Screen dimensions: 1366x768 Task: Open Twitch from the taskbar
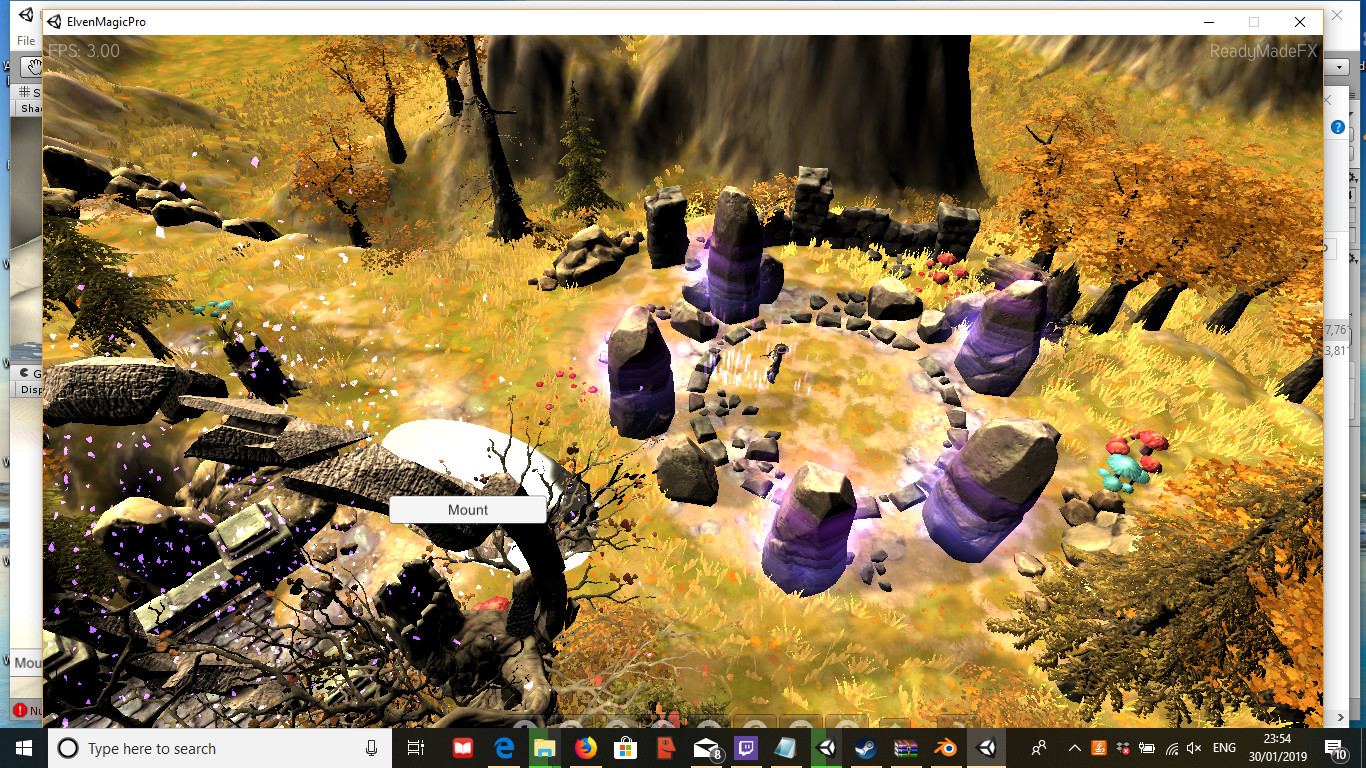(748, 748)
